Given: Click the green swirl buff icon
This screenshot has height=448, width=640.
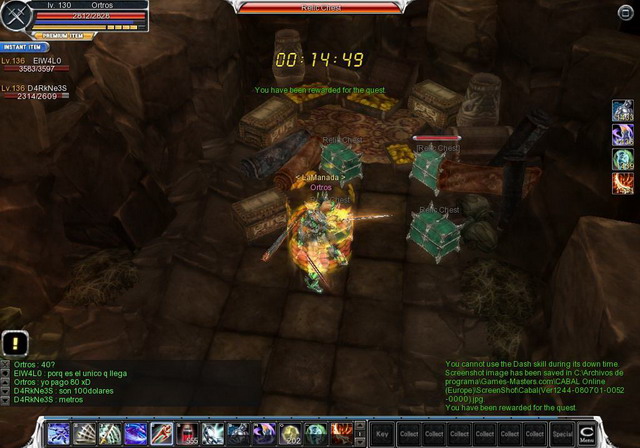Looking at the screenshot, I should [x=623, y=159].
